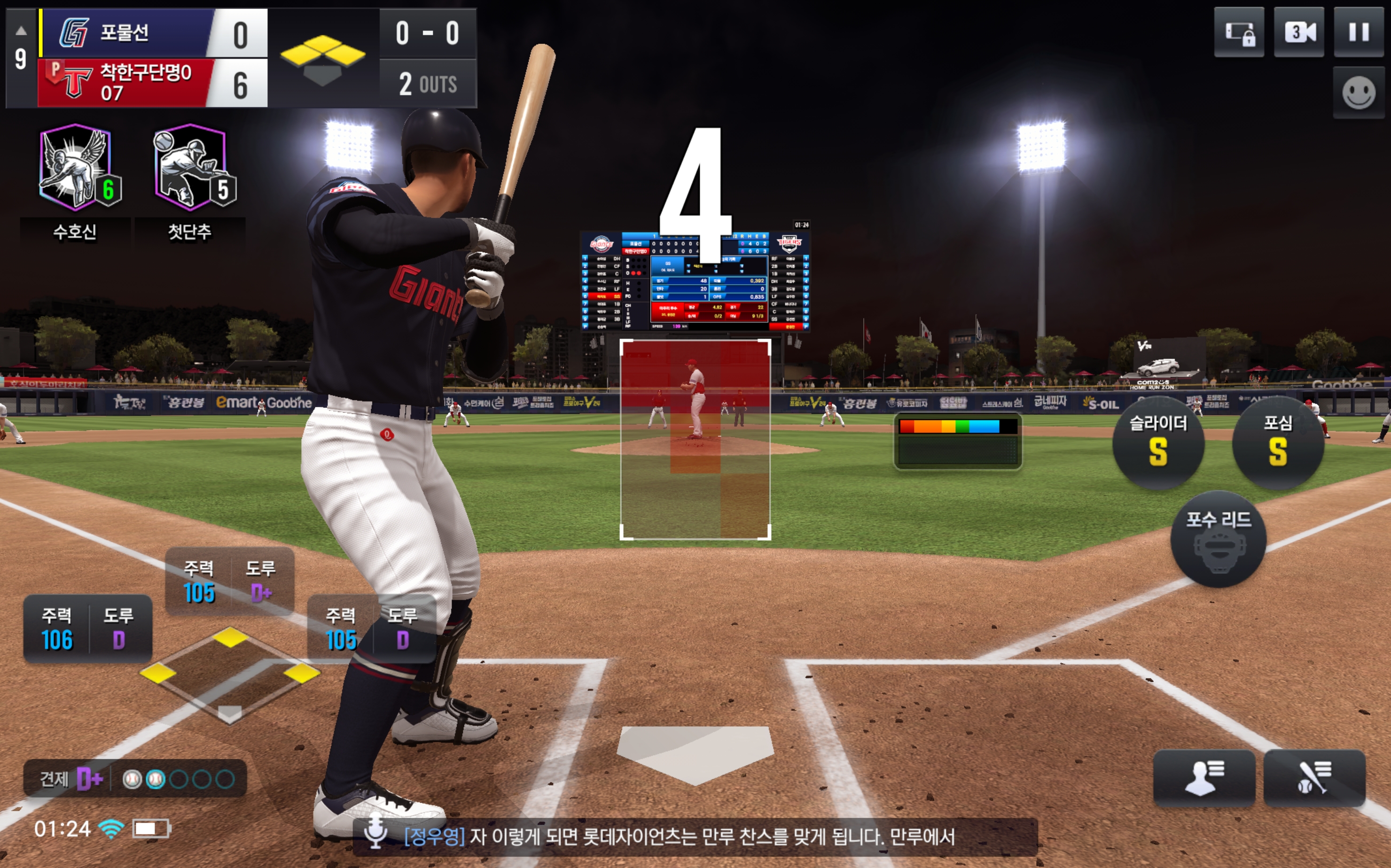Change the camera view with the 3 camera button
The height and width of the screenshot is (868, 1391).
[1298, 32]
